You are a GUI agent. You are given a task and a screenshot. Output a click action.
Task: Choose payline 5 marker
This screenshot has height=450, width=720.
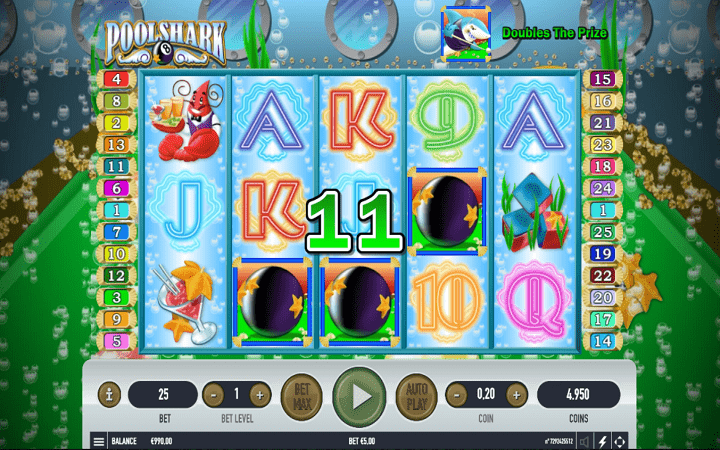[x=116, y=342]
